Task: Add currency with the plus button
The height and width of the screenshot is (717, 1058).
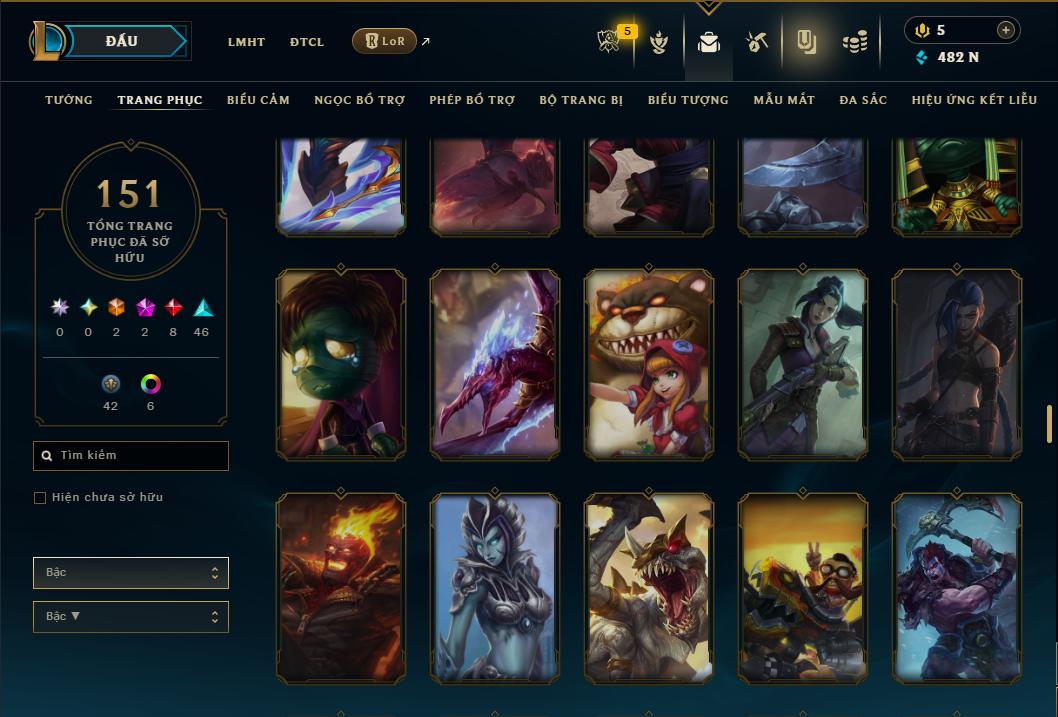Action: point(1005,30)
